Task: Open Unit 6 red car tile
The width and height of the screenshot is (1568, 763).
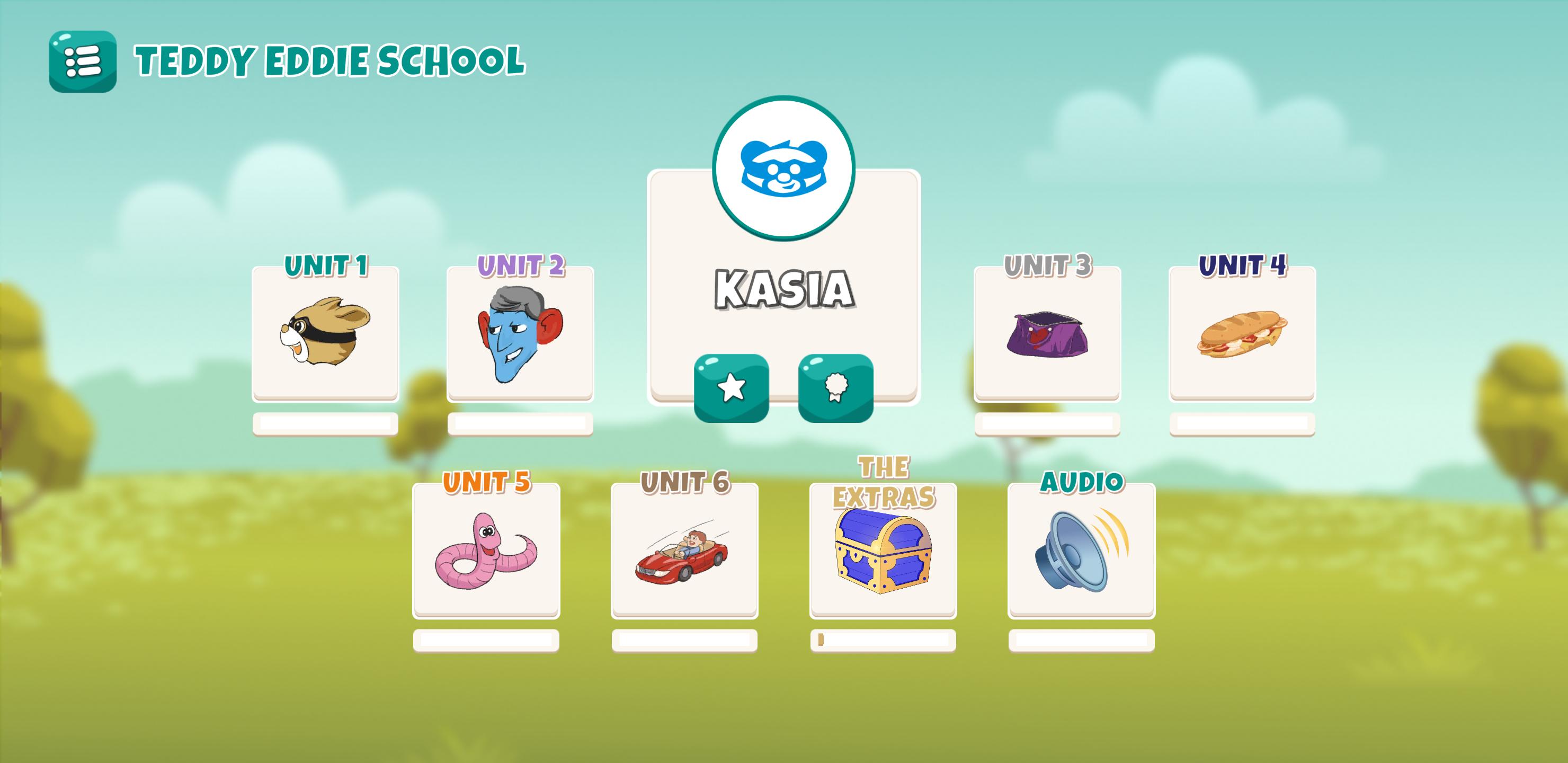Action: point(684,550)
